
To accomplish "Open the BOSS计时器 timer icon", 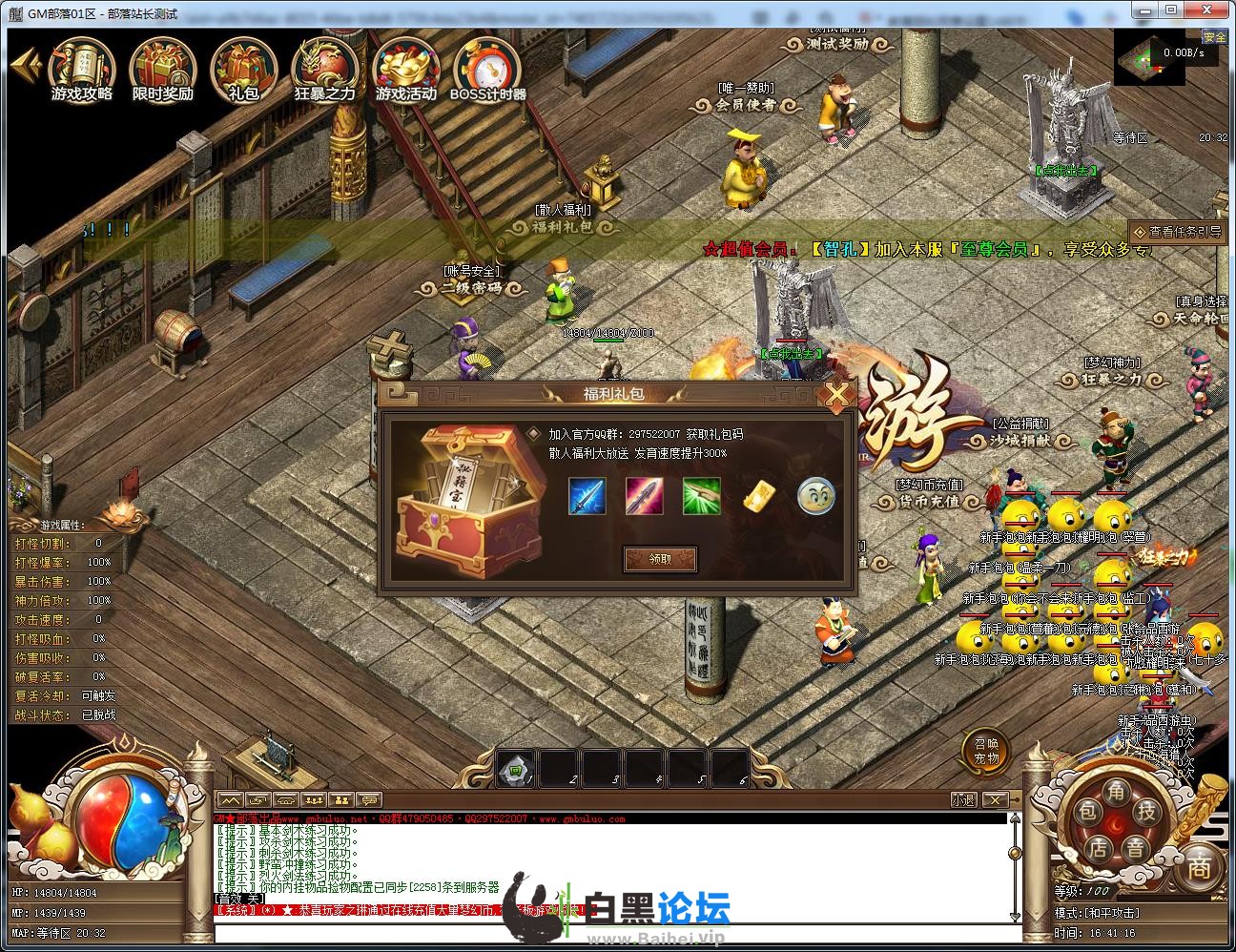I will (487, 70).
